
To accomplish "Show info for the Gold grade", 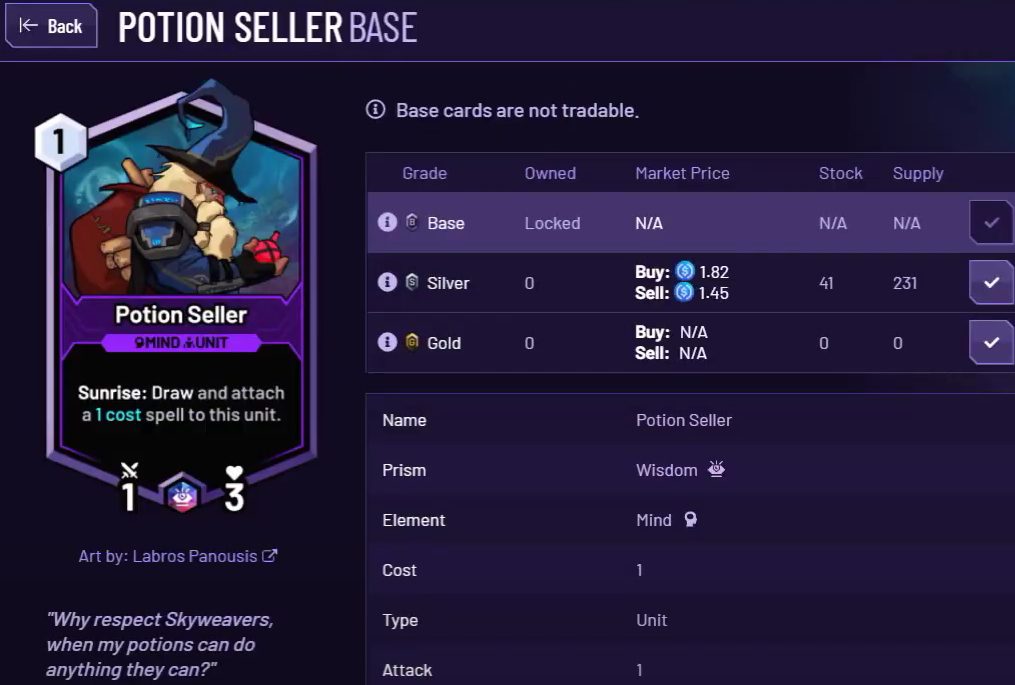I will [x=387, y=342].
